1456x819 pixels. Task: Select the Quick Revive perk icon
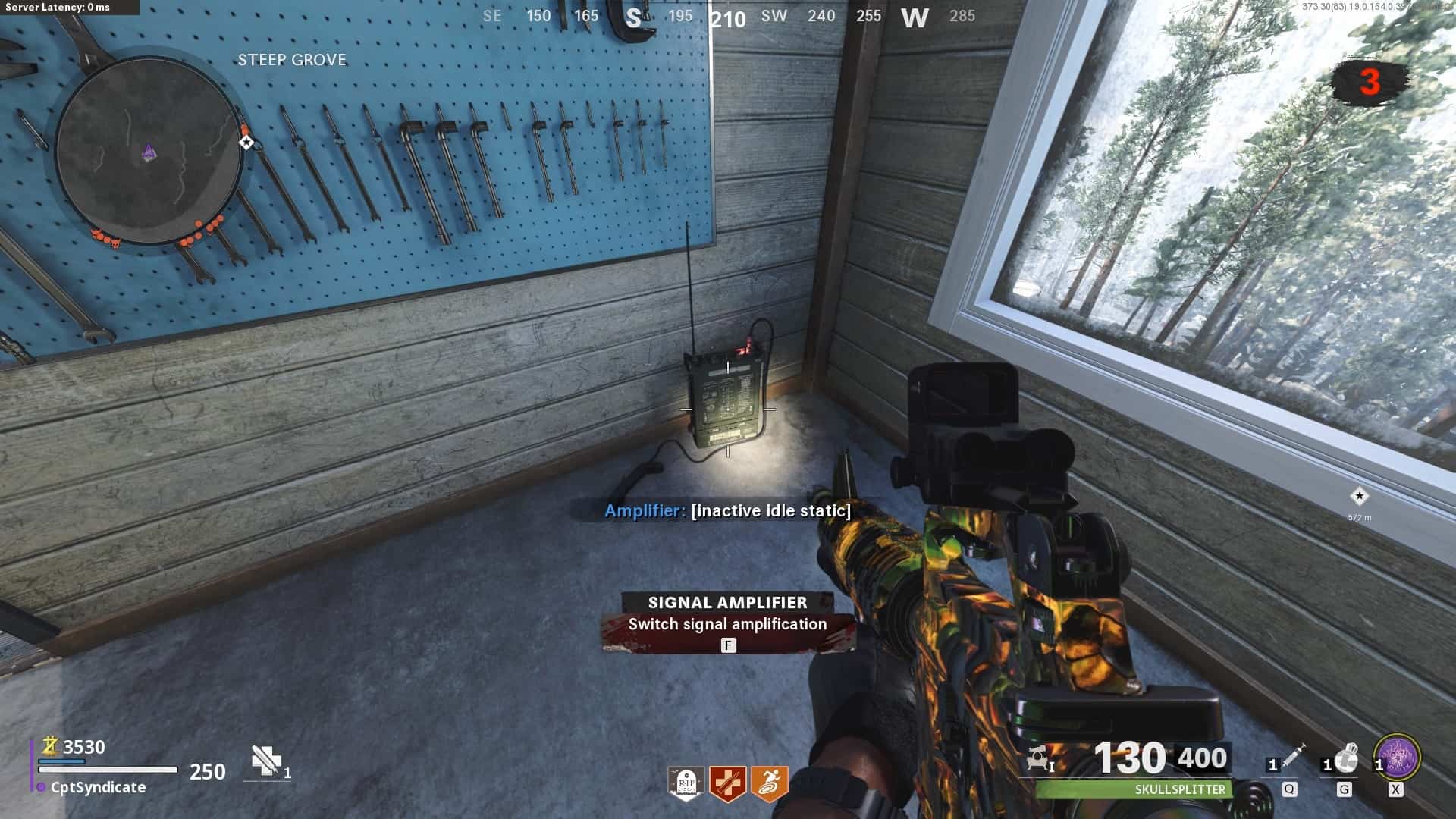click(x=727, y=783)
